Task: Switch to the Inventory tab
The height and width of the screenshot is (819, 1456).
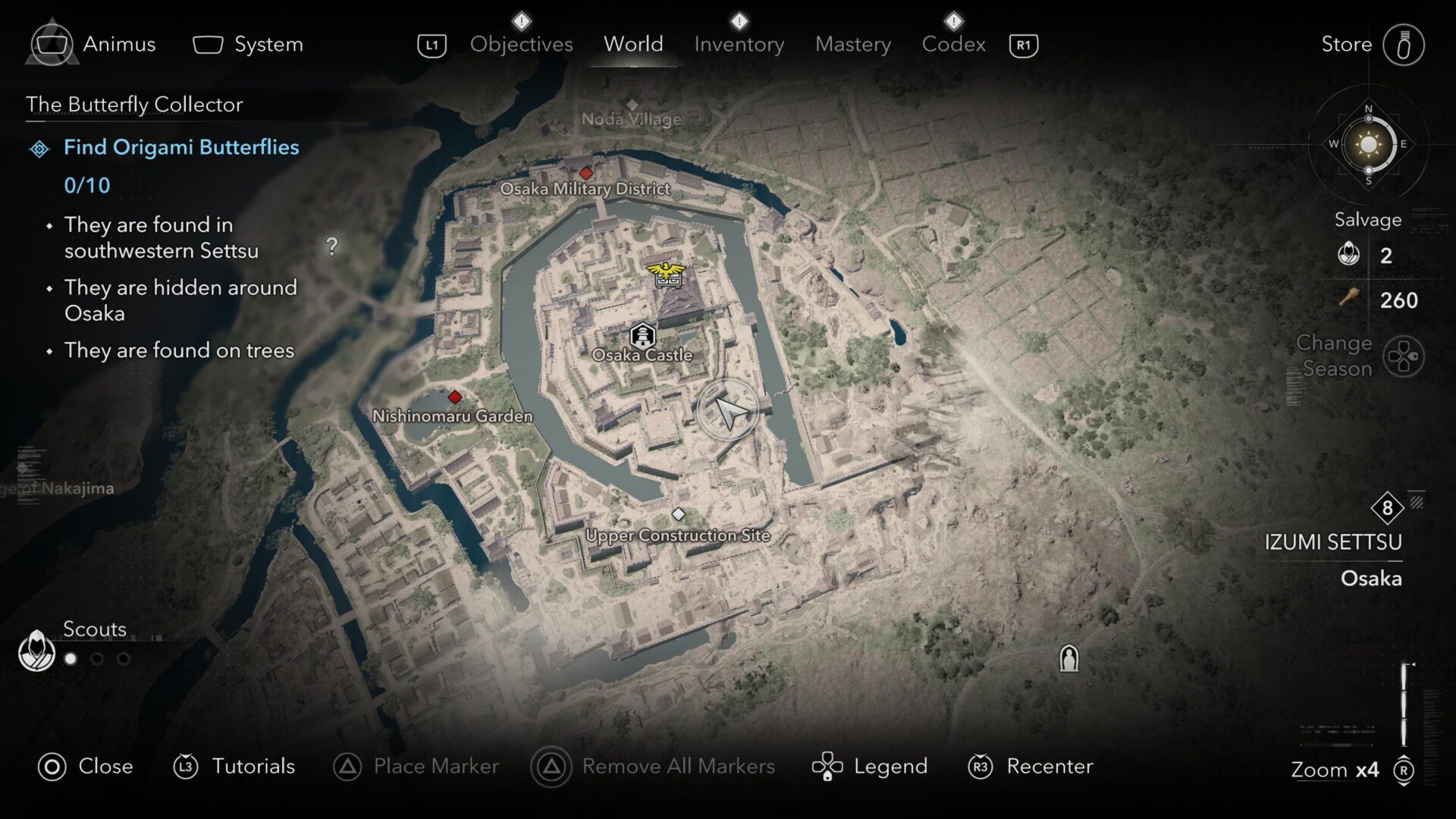Action: (738, 44)
